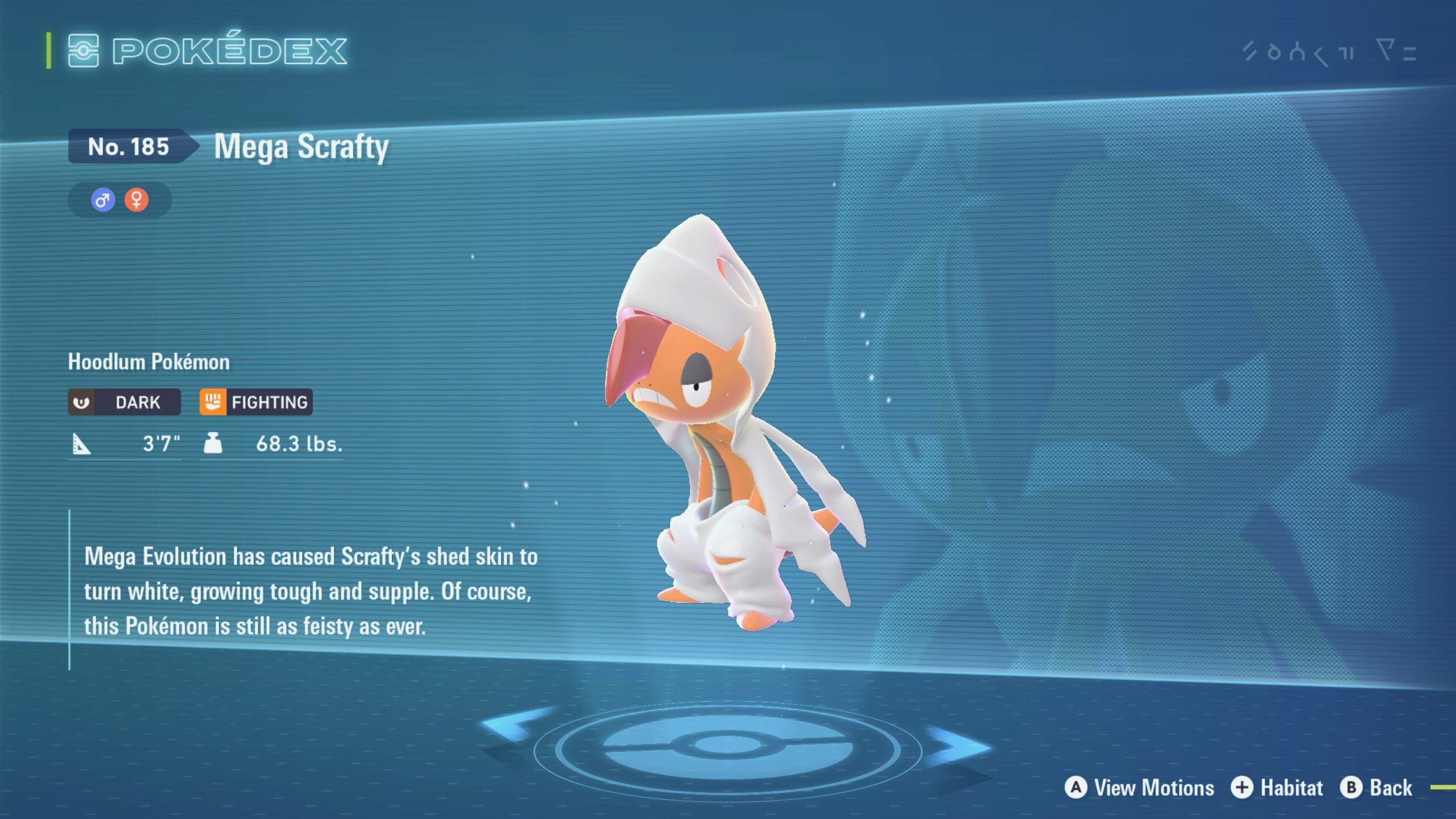Select the male gender symbol
The image size is (1456, 819).
[x=103, y=200]
